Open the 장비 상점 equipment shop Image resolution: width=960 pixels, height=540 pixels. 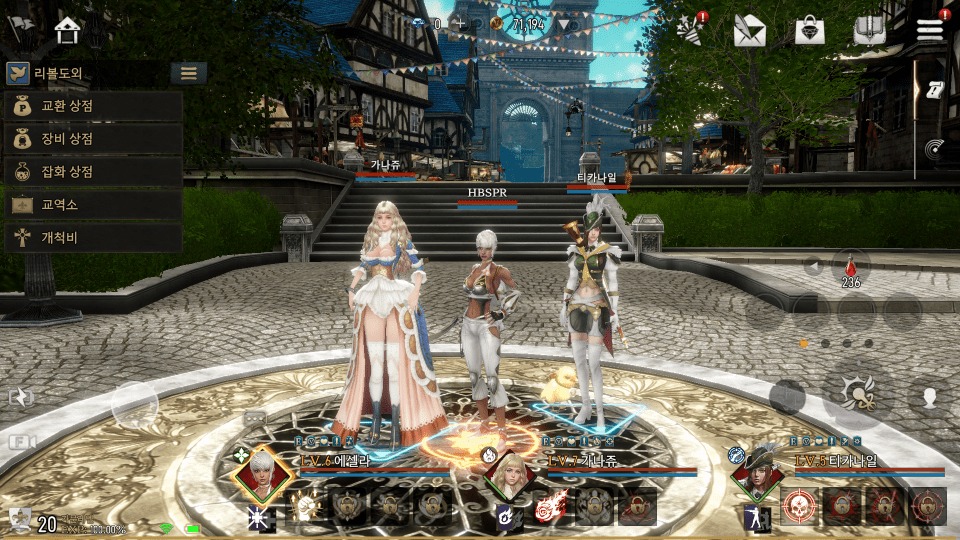[x=92, y=139]
